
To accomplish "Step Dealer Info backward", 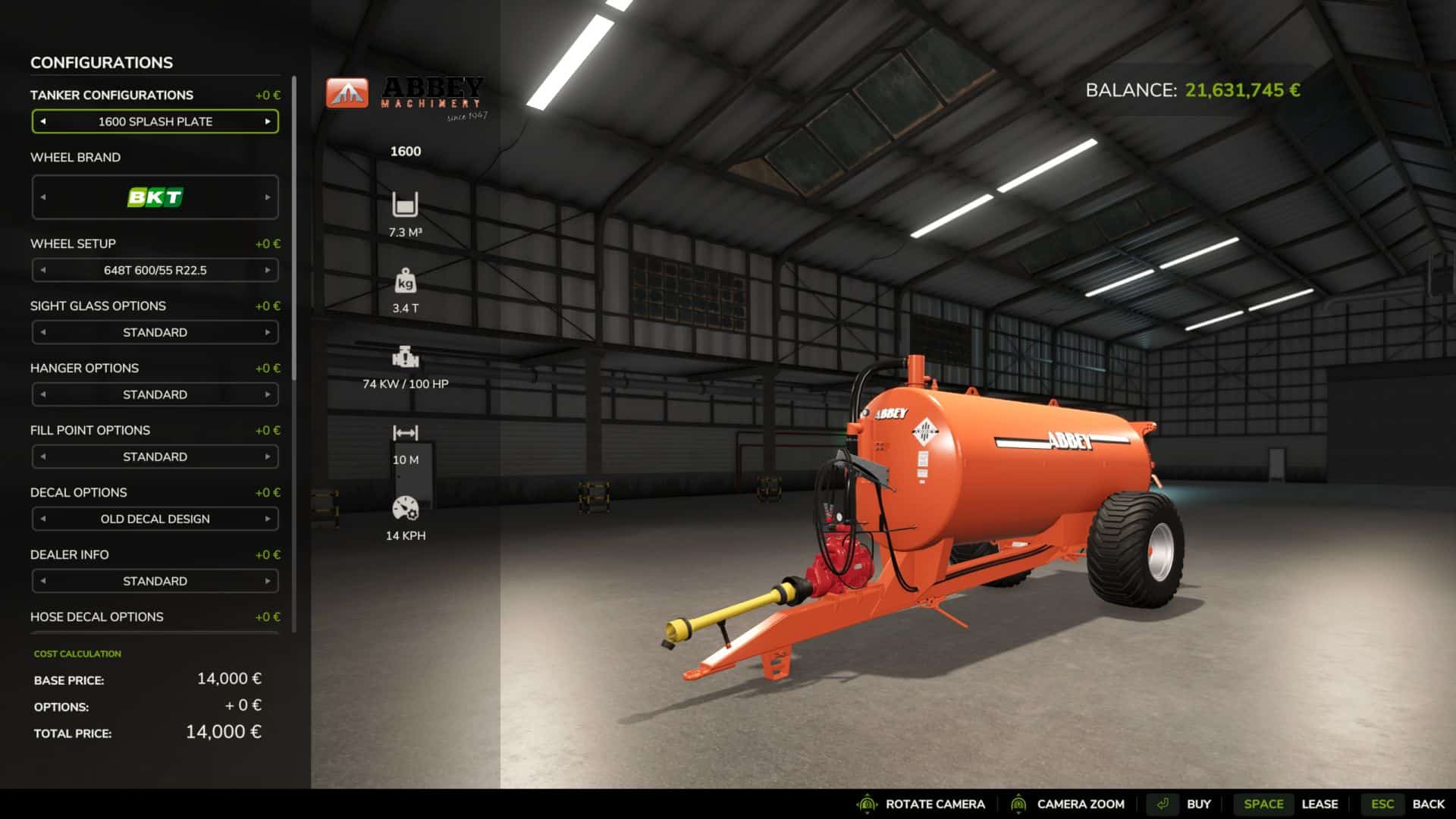I will tap(43, 581).
